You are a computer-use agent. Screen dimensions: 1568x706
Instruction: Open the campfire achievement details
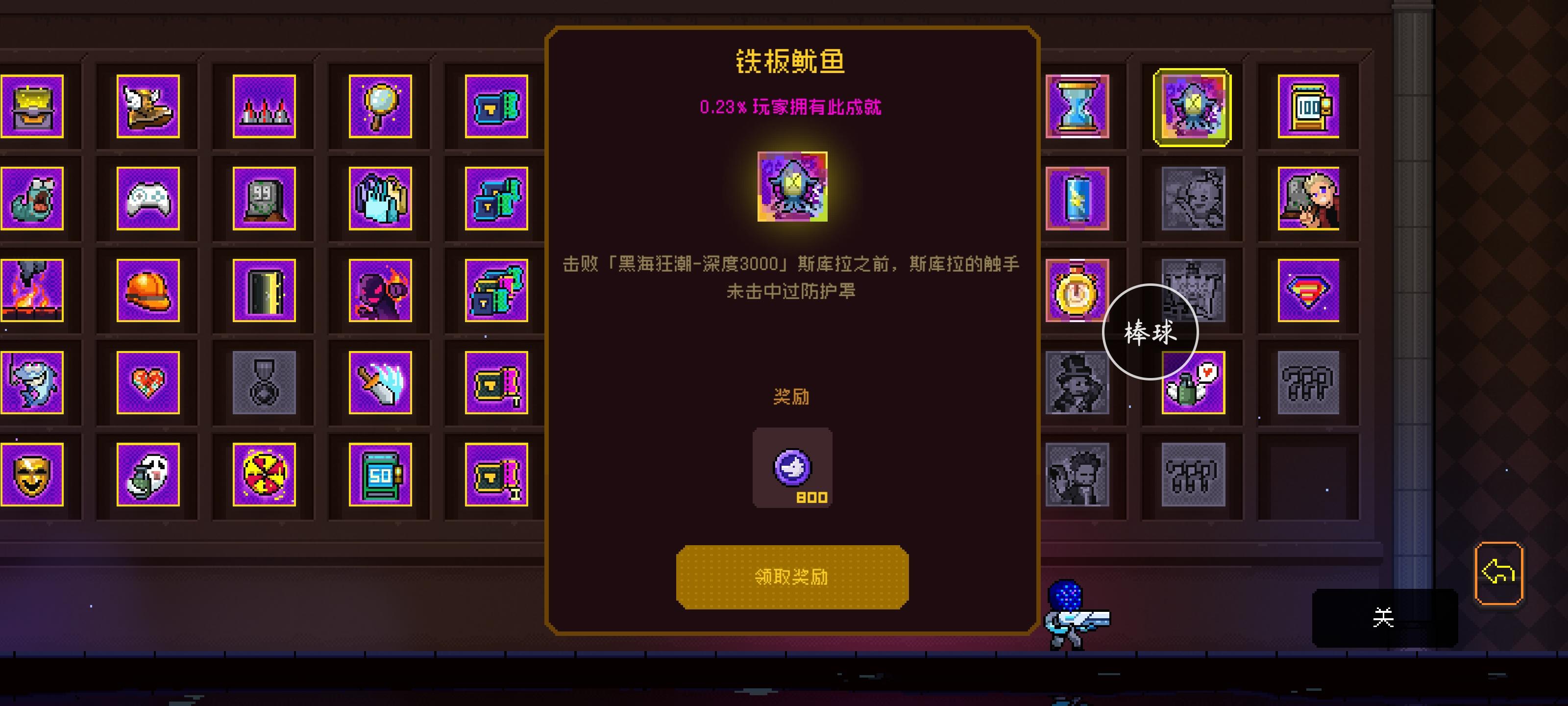pyautogui.click(x=32, y=291)
